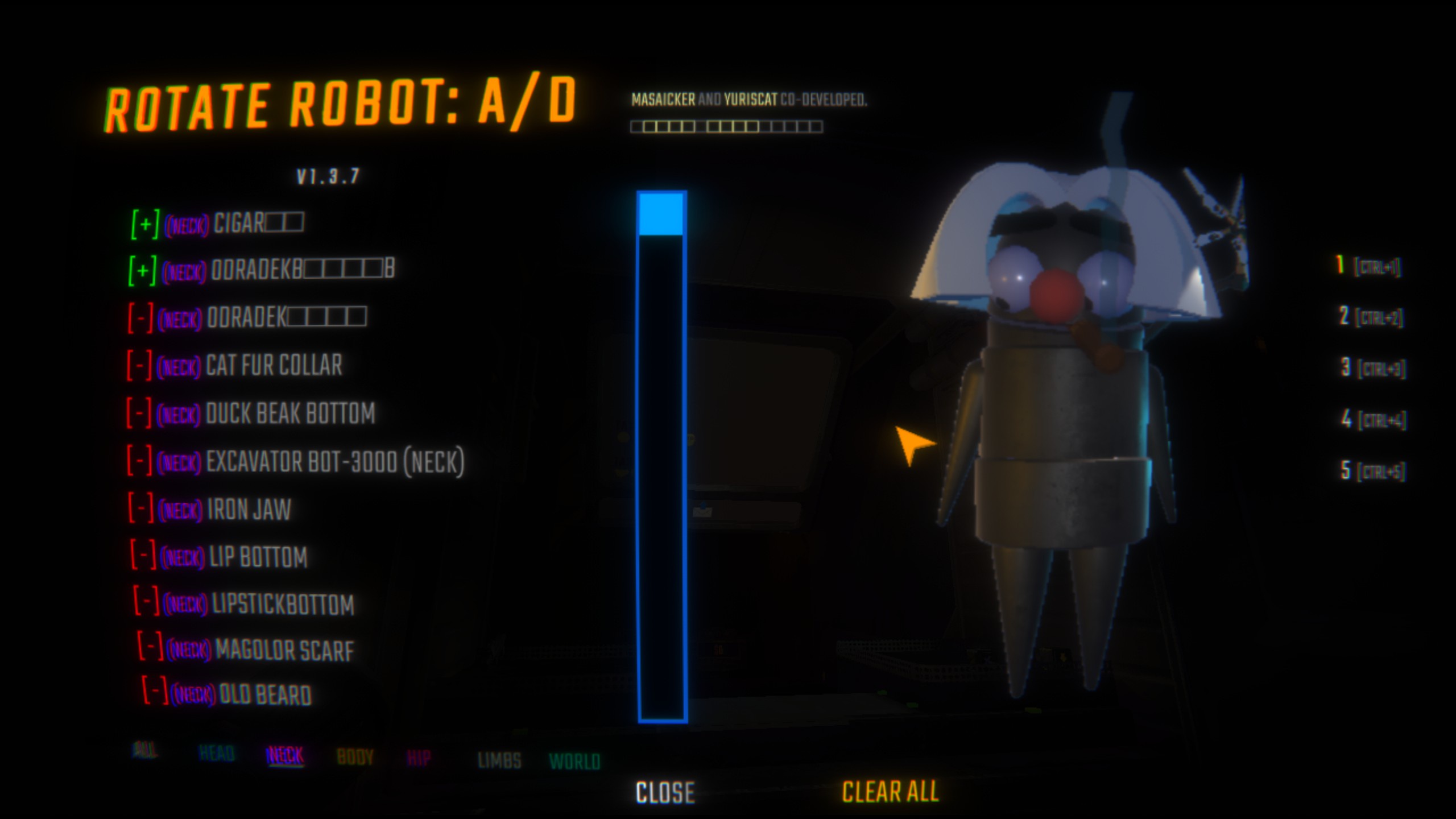The height and width of the screenshot is (819, 1456).
Task: Click Clear All to remove cosmetics
Action: pyautogui.click(x=890, y=792)
